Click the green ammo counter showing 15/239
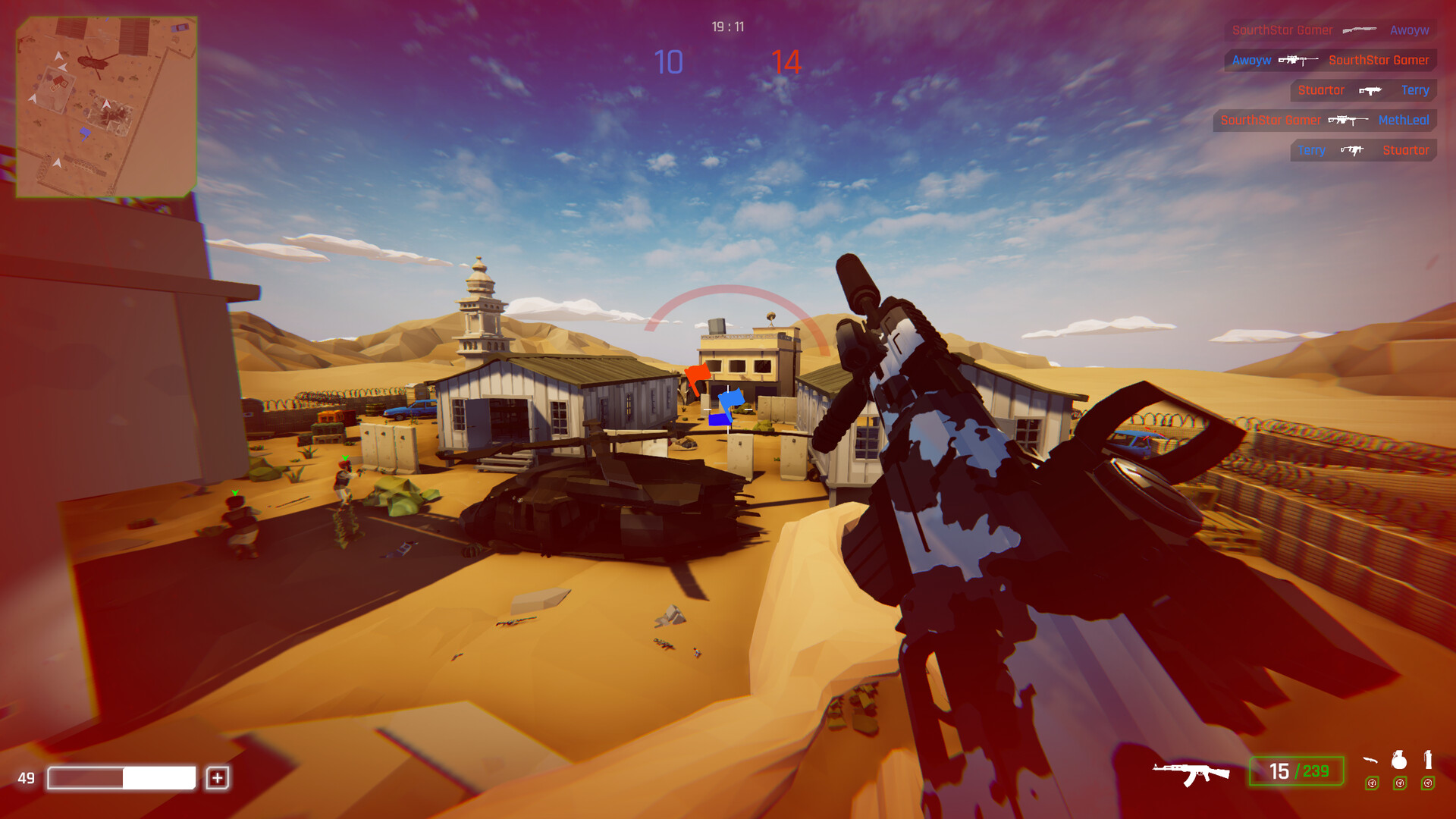The image size is (1456, 819). [x=1298, y=770]
